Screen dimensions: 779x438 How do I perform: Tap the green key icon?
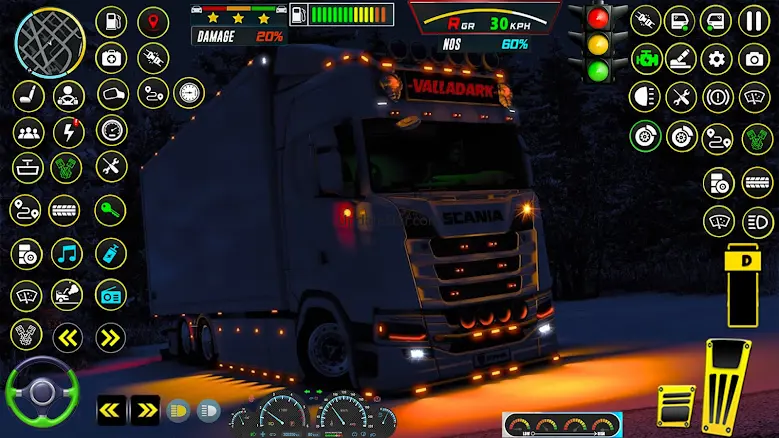pyautogui.click(x=111, y=210)
